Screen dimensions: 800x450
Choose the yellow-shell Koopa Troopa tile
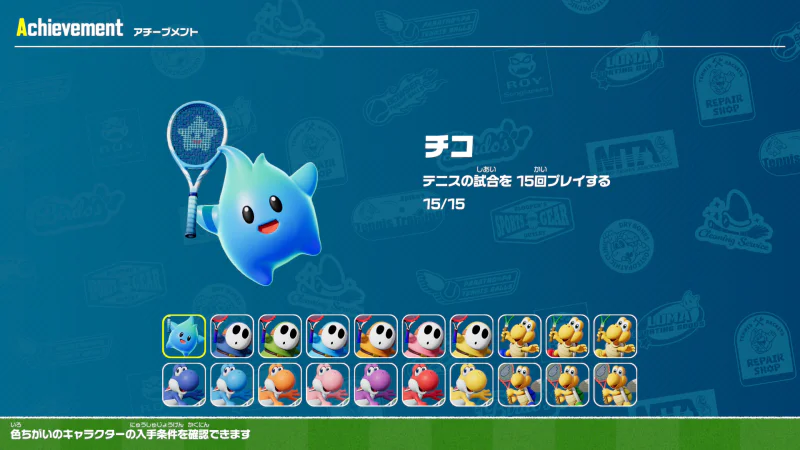pos(616,336)
